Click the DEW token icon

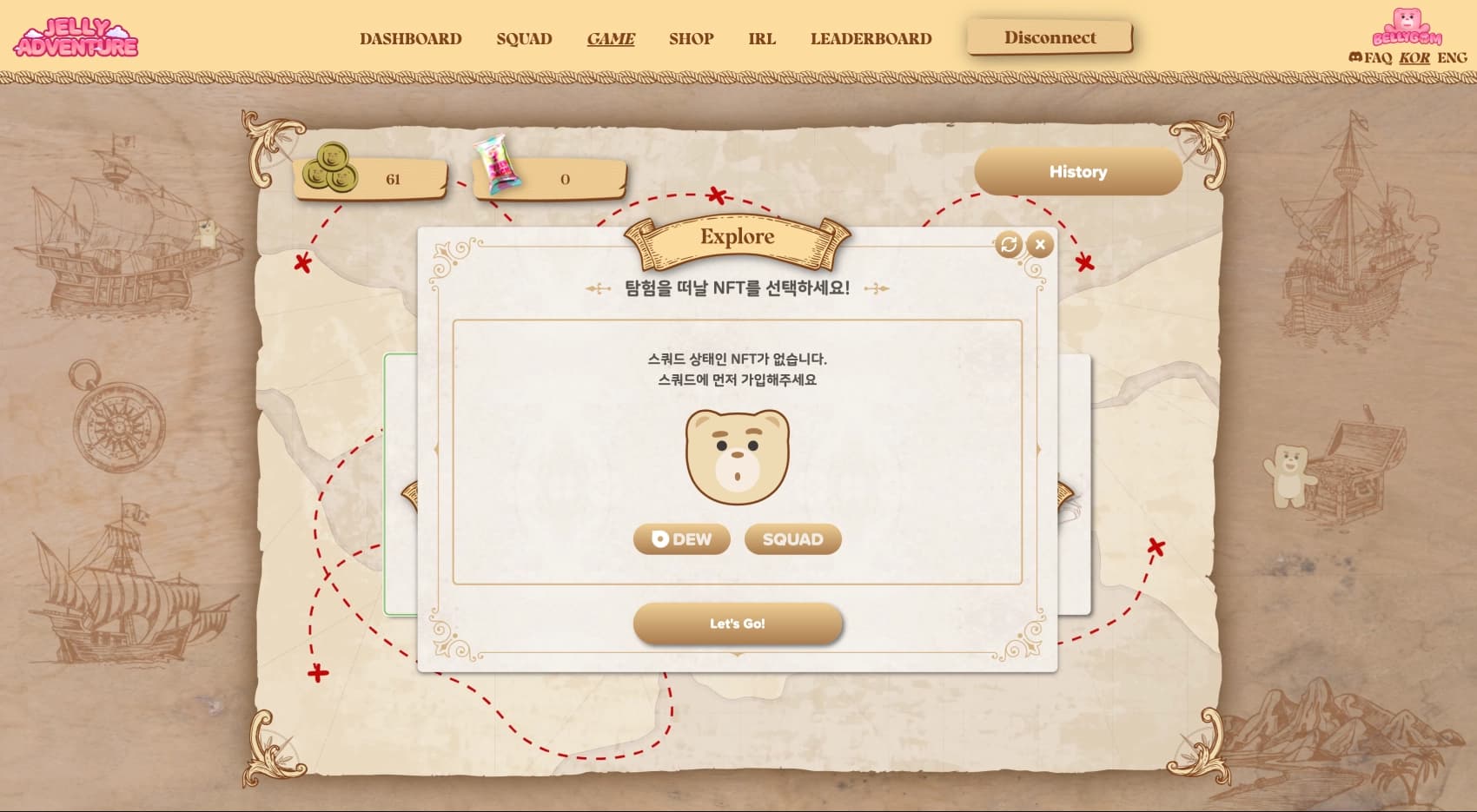(x=659, y=539)
